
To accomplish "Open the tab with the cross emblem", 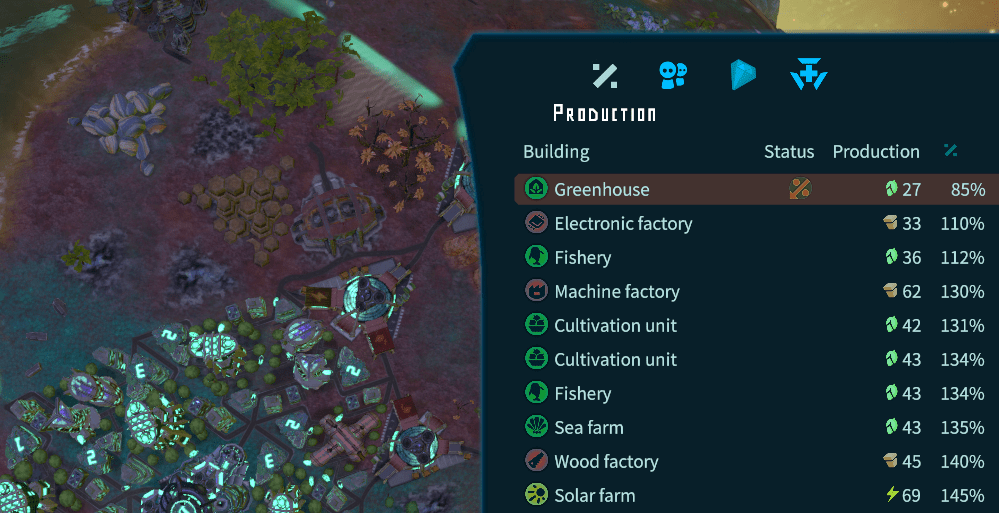I will click(x=808, y=75).
